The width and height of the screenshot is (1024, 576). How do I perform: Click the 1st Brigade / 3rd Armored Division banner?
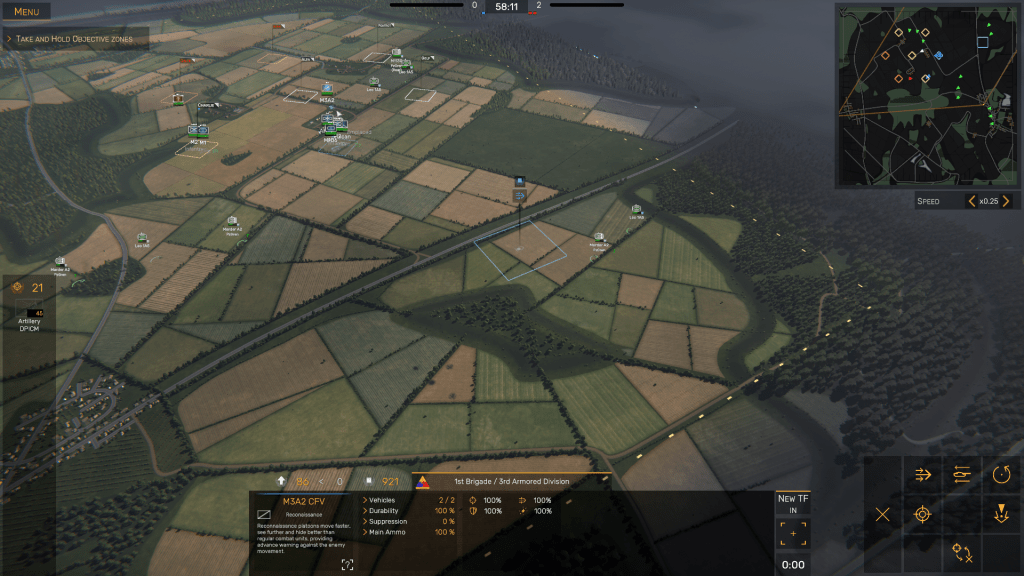[x=510, y=481]
